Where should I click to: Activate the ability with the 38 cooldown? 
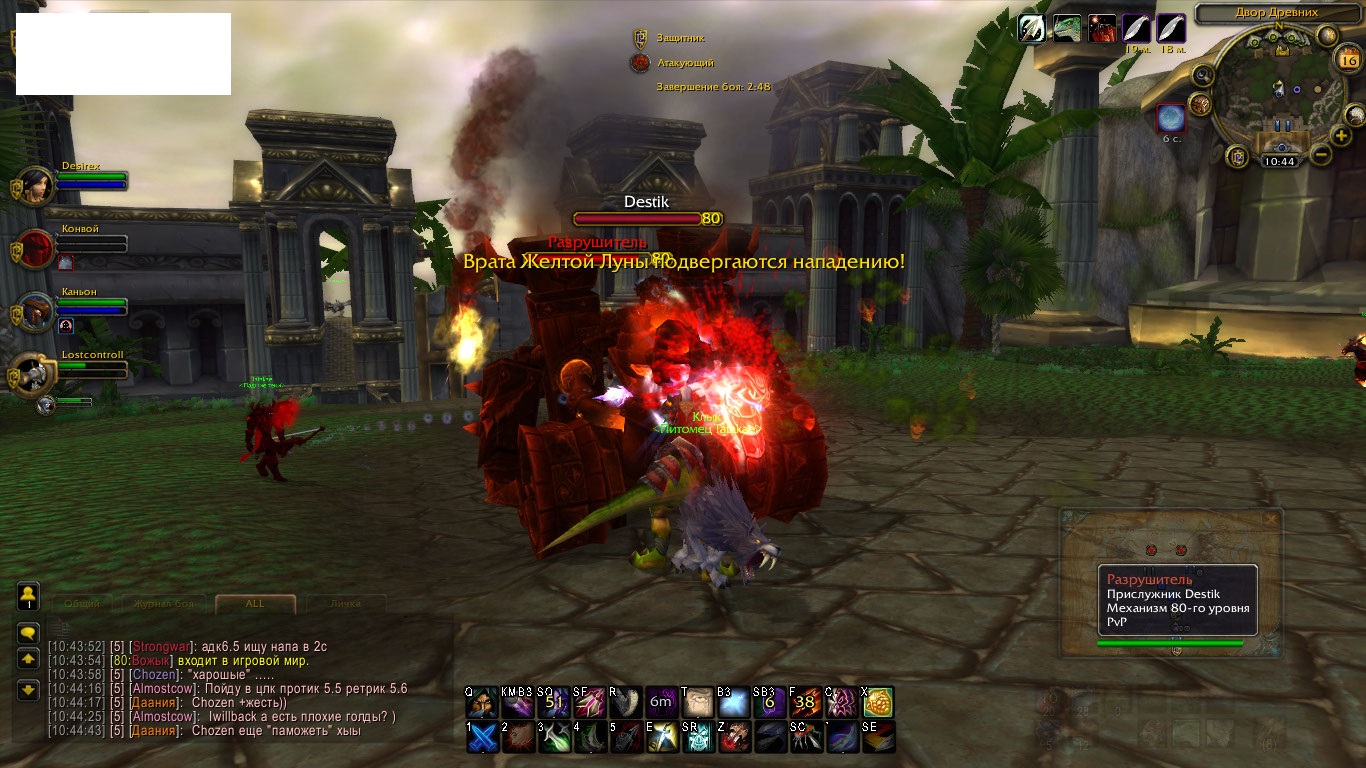click(x=803, y=702)
